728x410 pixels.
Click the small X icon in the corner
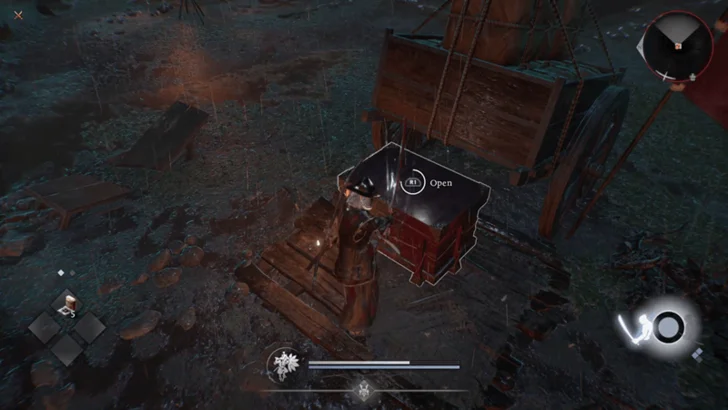(18, 14)
